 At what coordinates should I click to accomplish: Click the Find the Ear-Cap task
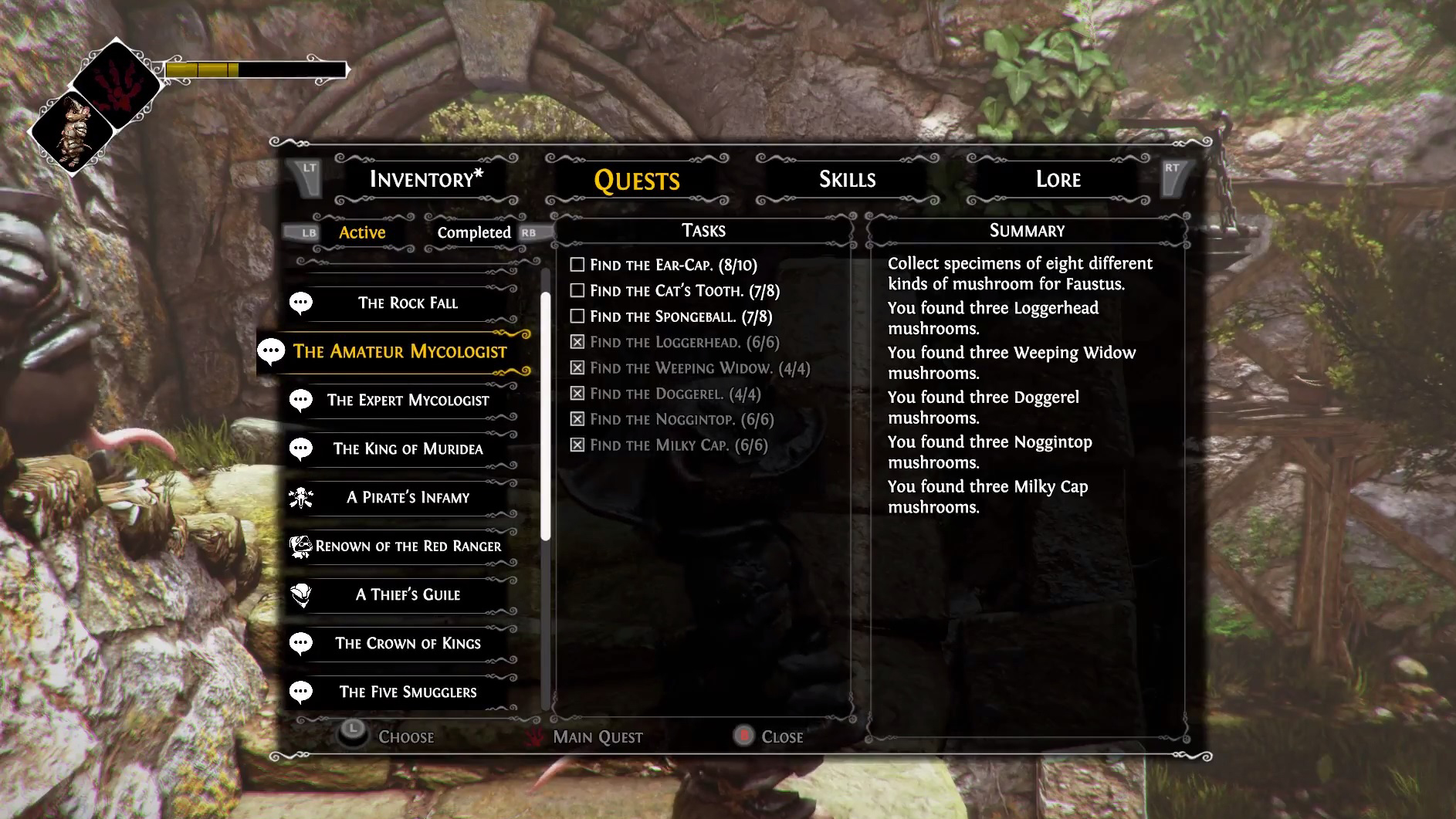(x=673, y=265)
